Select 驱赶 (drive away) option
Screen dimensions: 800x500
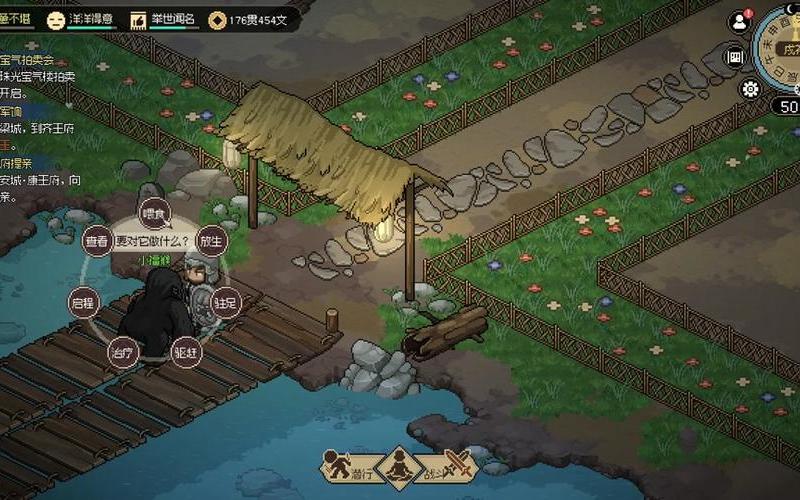(186, 351)
